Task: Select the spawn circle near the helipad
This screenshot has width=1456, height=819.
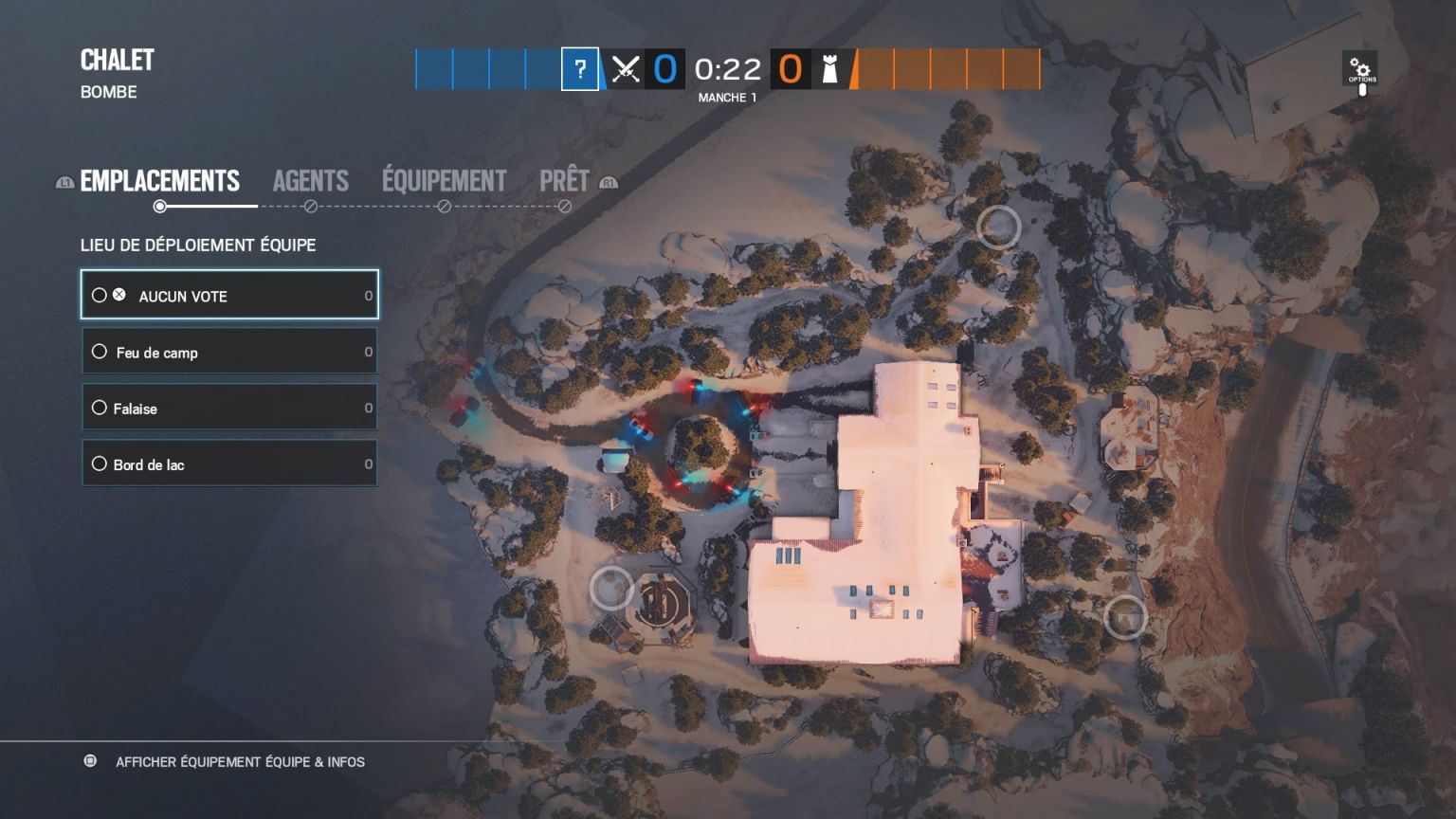Action: (x=613, y=589)
